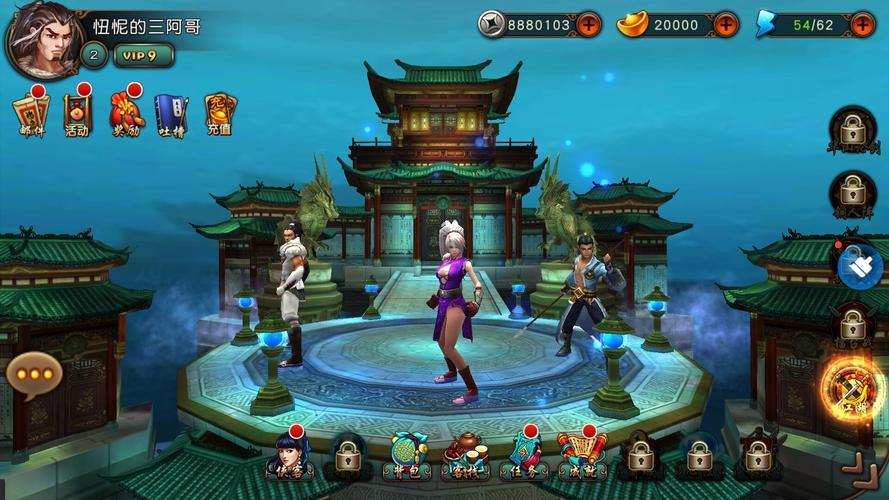Refill energy with the plus button
The width and height of the screenshot is (889, 500).
tap(862, 24)
